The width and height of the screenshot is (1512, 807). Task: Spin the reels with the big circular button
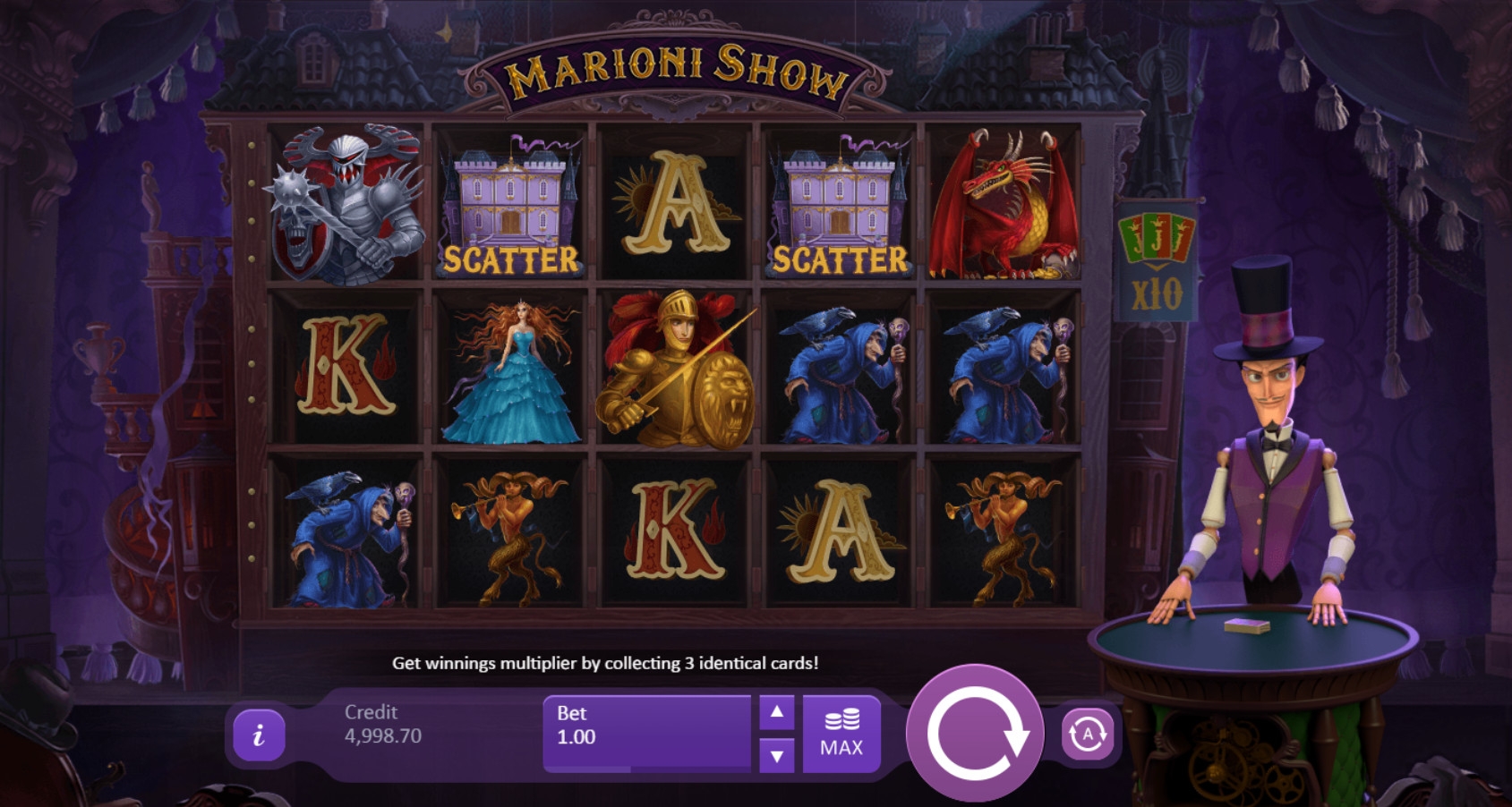click(975, 734)
